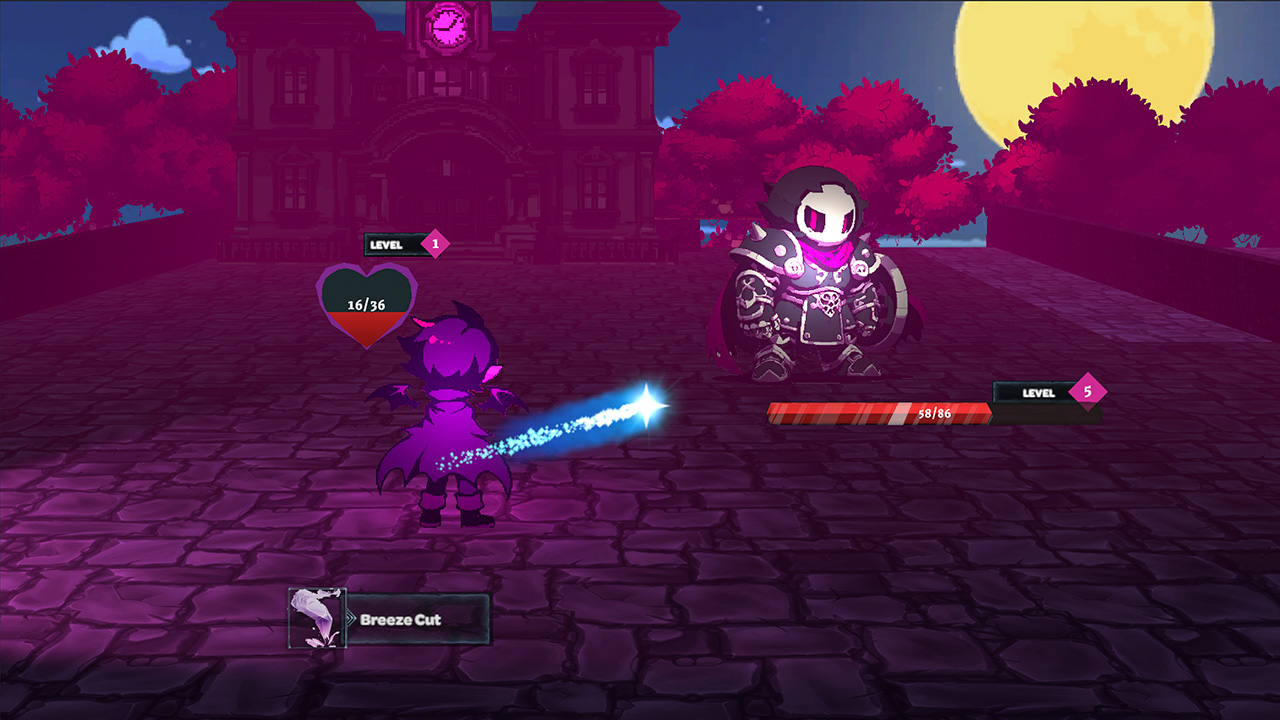Expand the chevron beside the Breeze Cut label

(352, 619)
